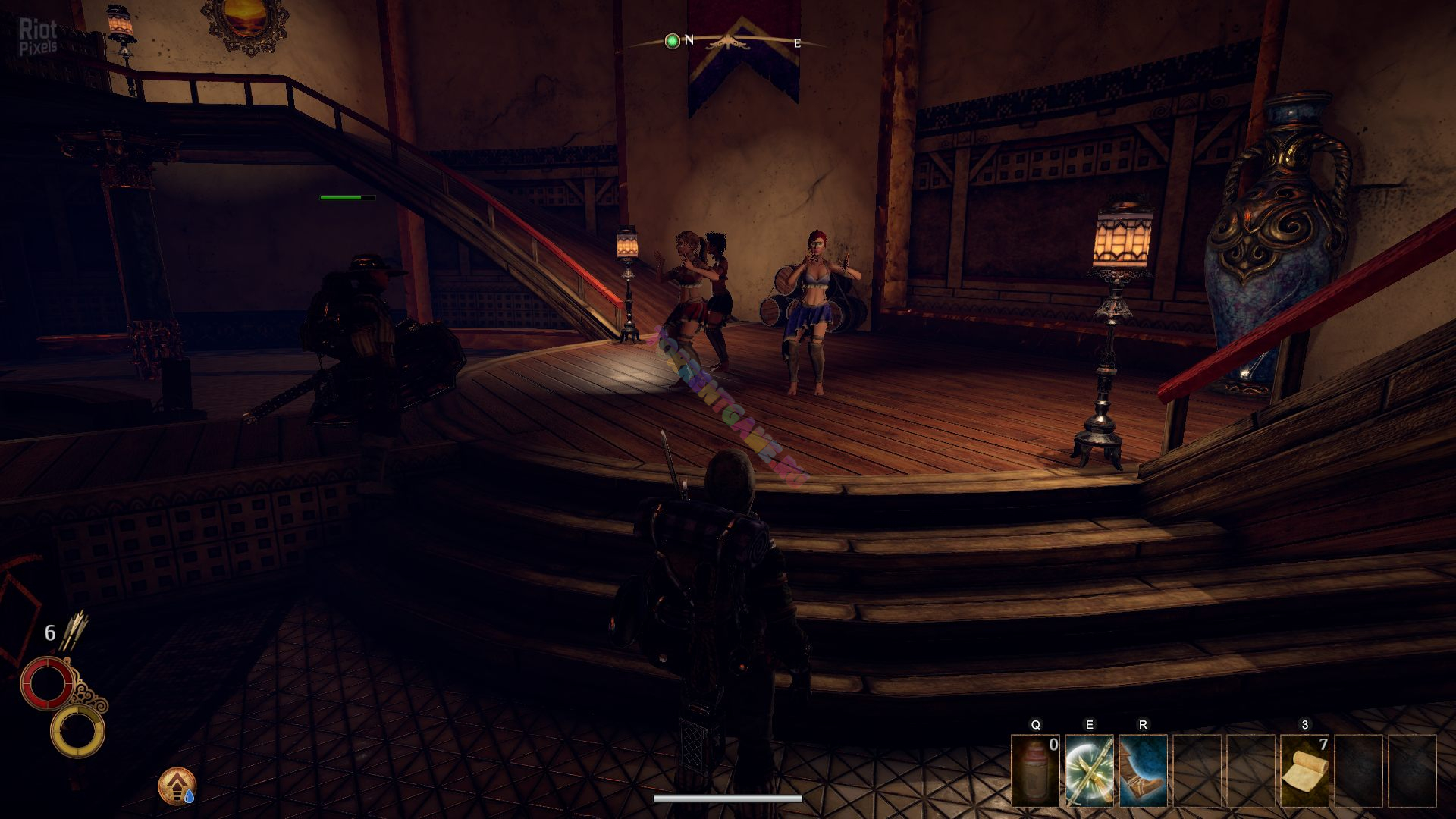The width and height of the screenshot is (1456, 819).
Task: Use the potion bottle in the Q slot
Action: click(x=1035, y=770)
